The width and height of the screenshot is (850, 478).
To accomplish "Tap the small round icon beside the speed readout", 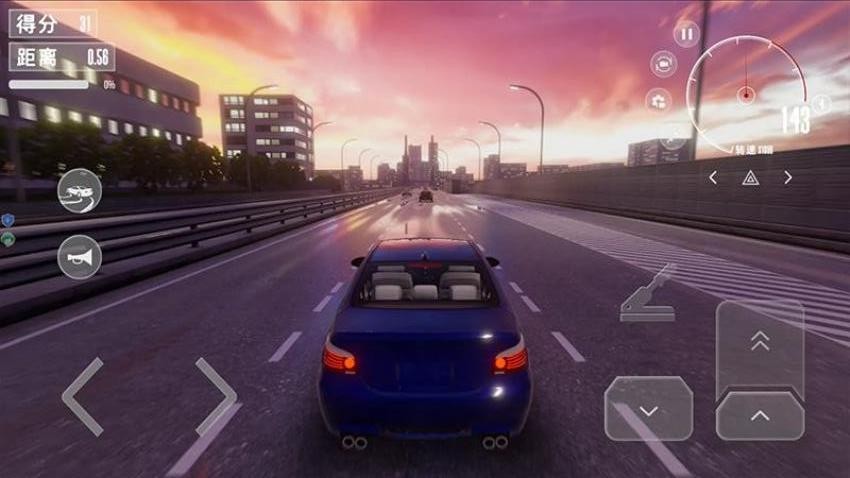I will (821, 103).
